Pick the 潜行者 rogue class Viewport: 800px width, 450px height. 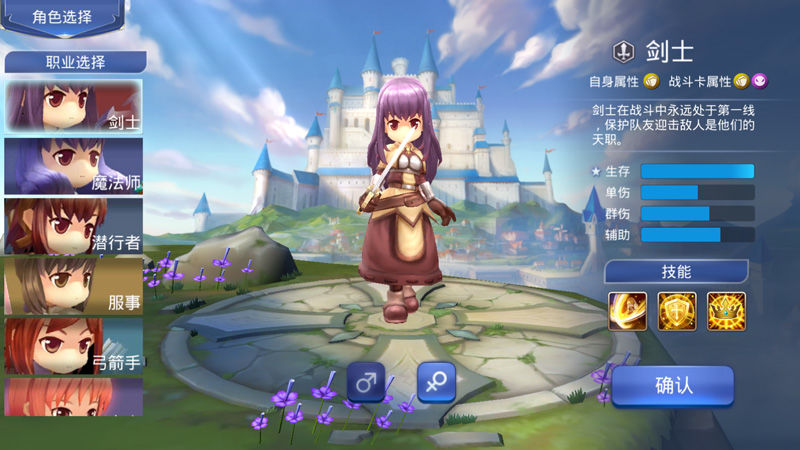(x=73, y=226)
